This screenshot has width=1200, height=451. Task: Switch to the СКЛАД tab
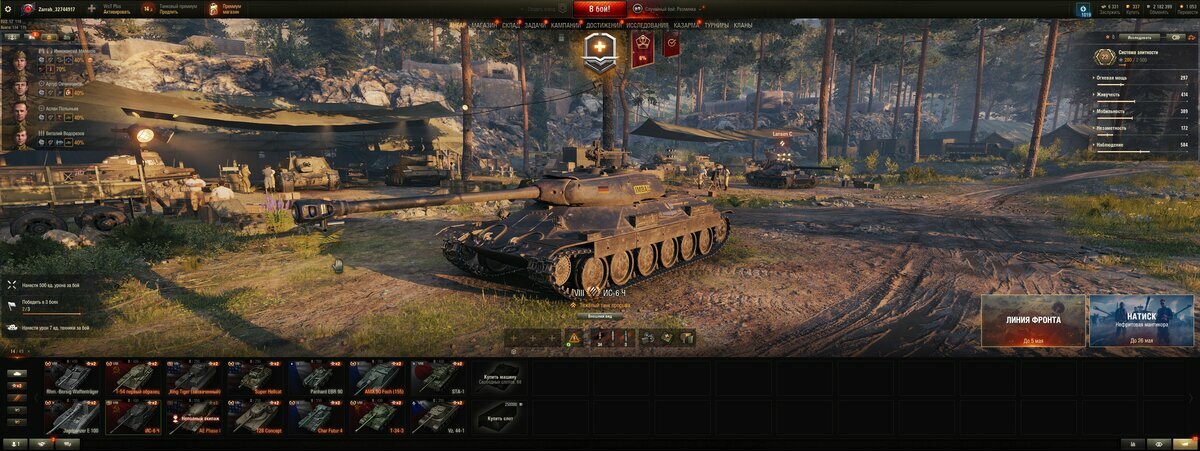(510, 25)
